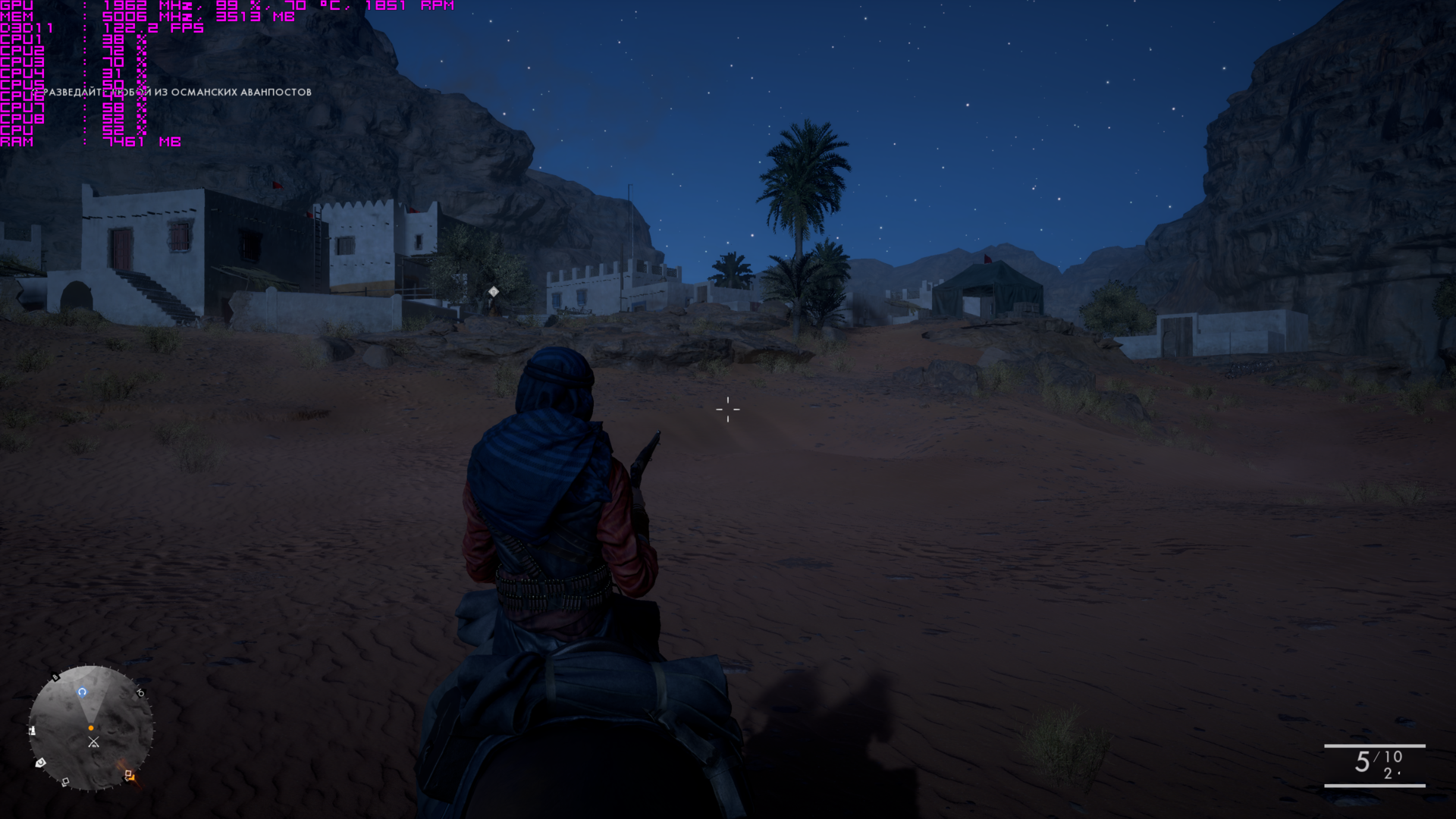This screenshot has width=1456, height=819.
Task: Select the orange player dot on the minimap
Action: (91, 728)
